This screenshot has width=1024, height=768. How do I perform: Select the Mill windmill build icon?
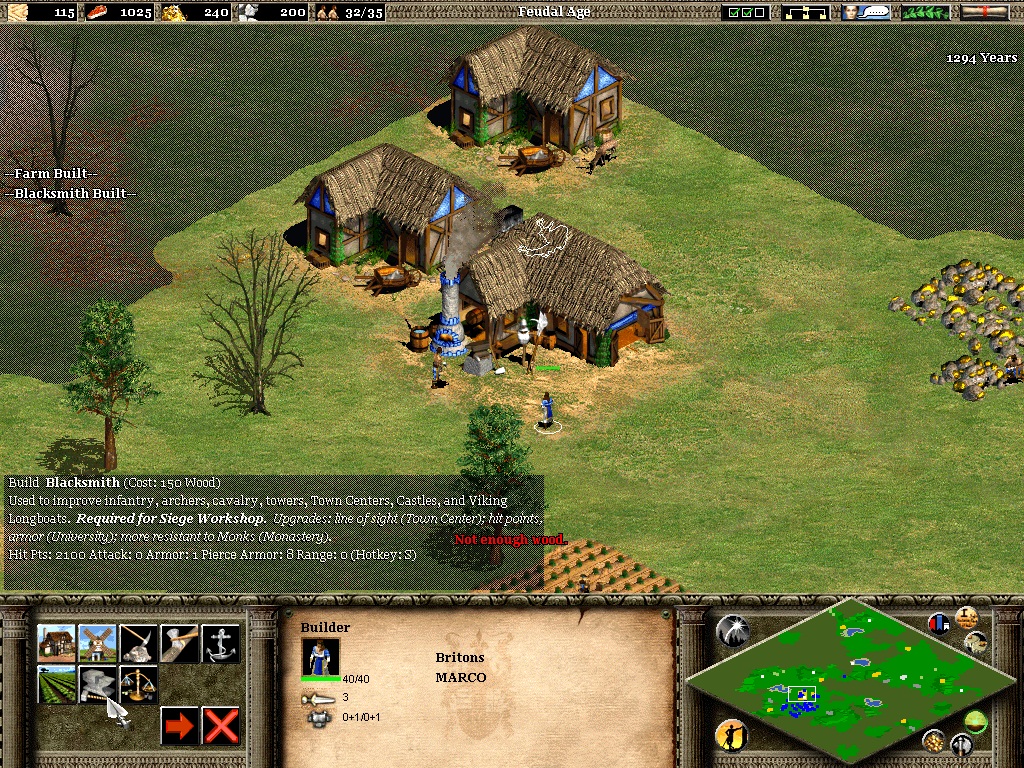tap(98, 644)
